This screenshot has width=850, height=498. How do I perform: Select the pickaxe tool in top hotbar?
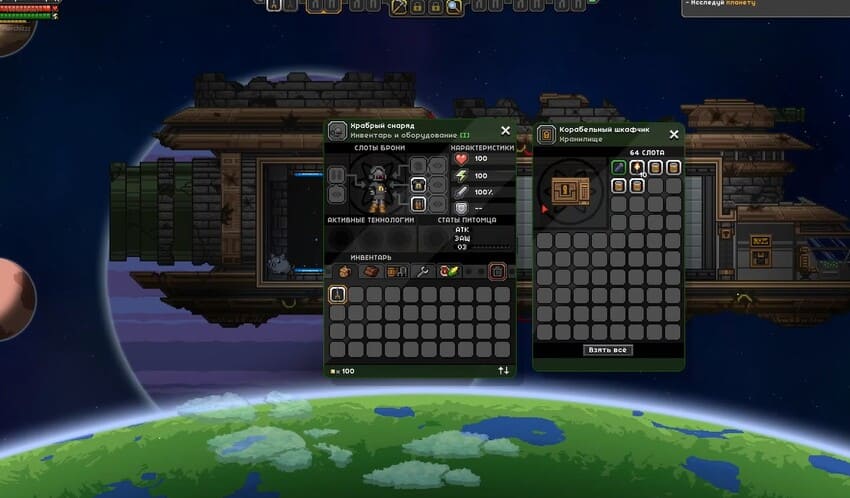(x=398, y=7)
